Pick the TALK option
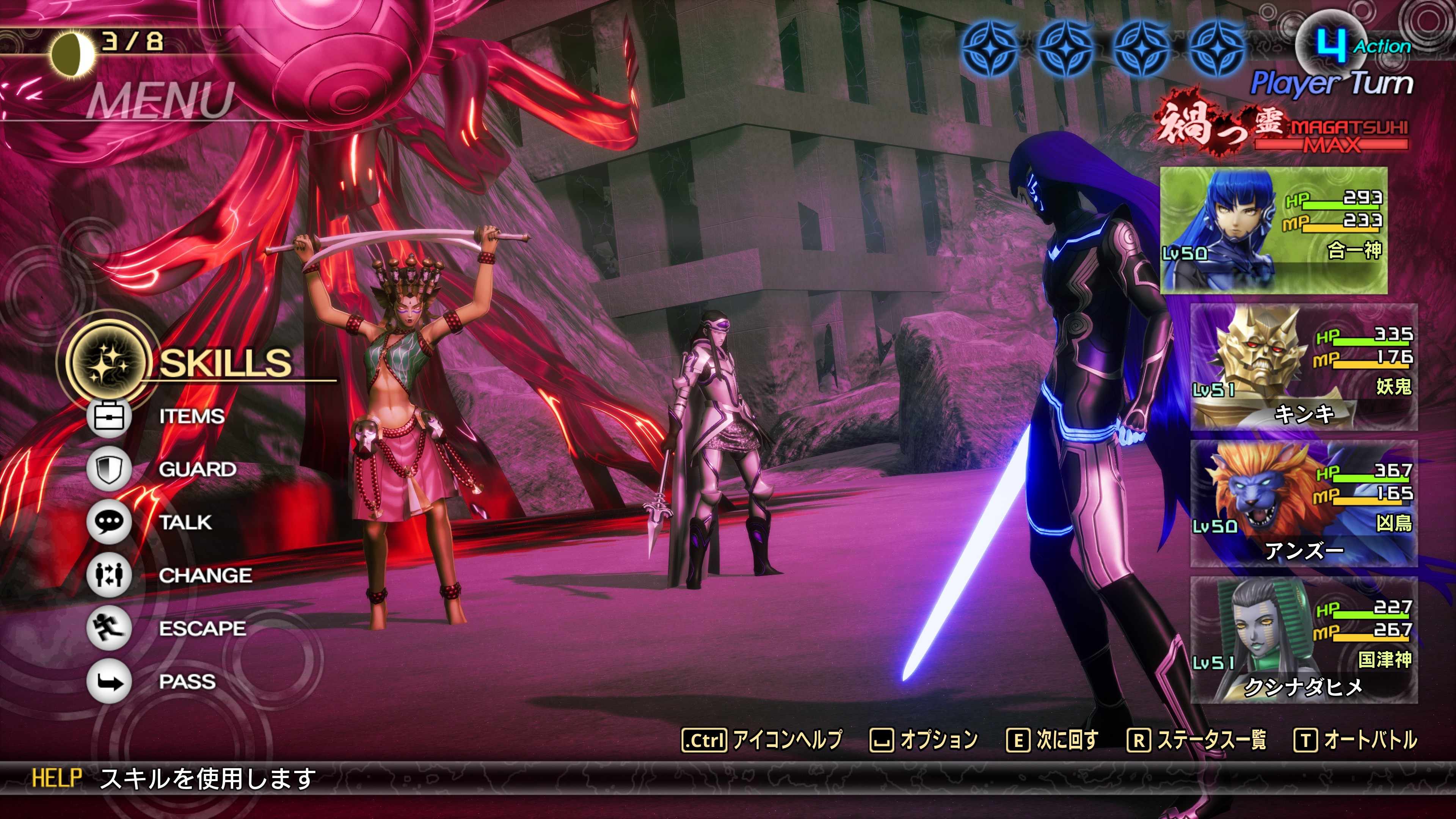 point(185,522)
